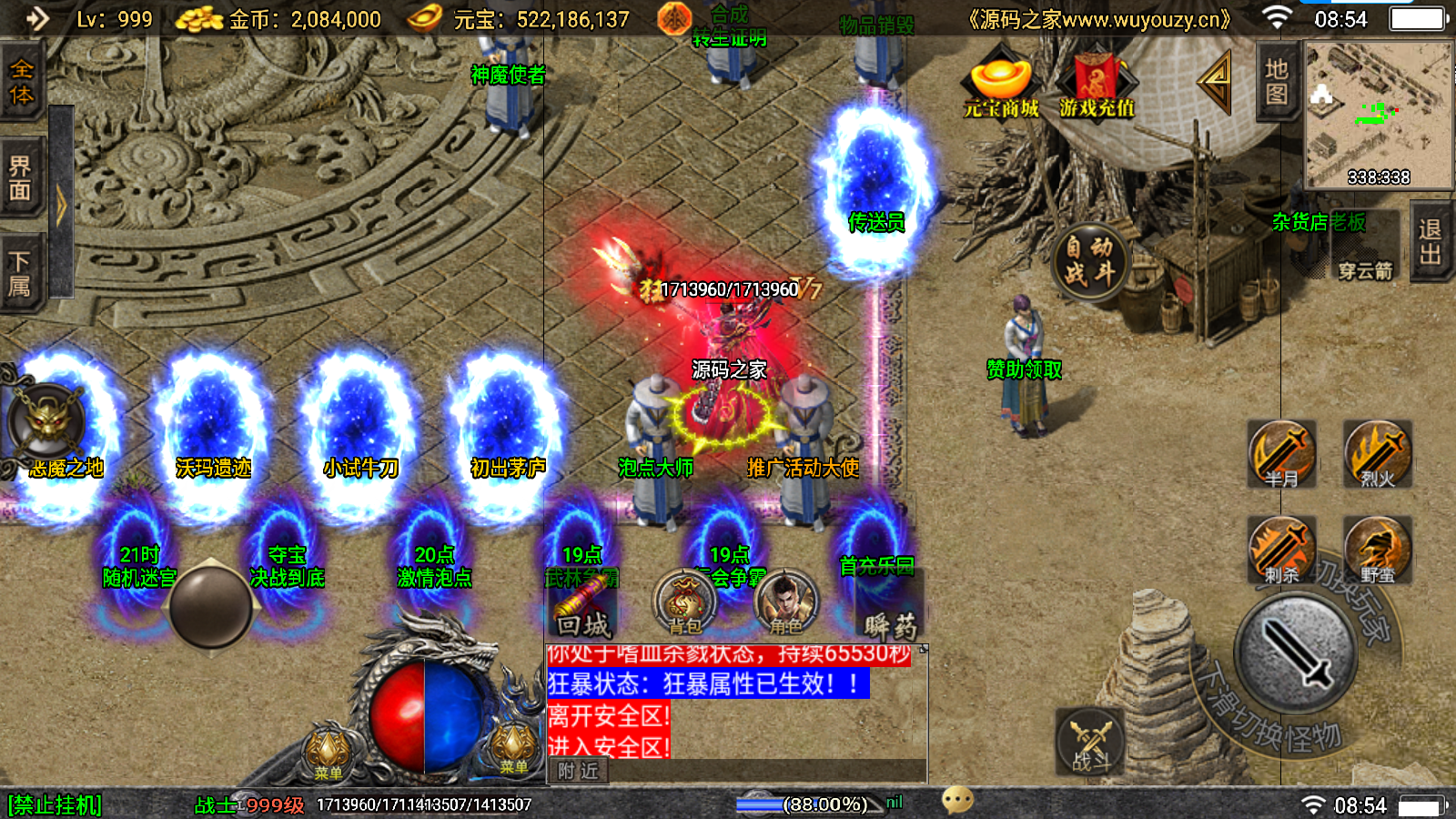The height and width of the screenshot is (819, 1456).
Task: Click the minimap
Action: [1378, 114]
